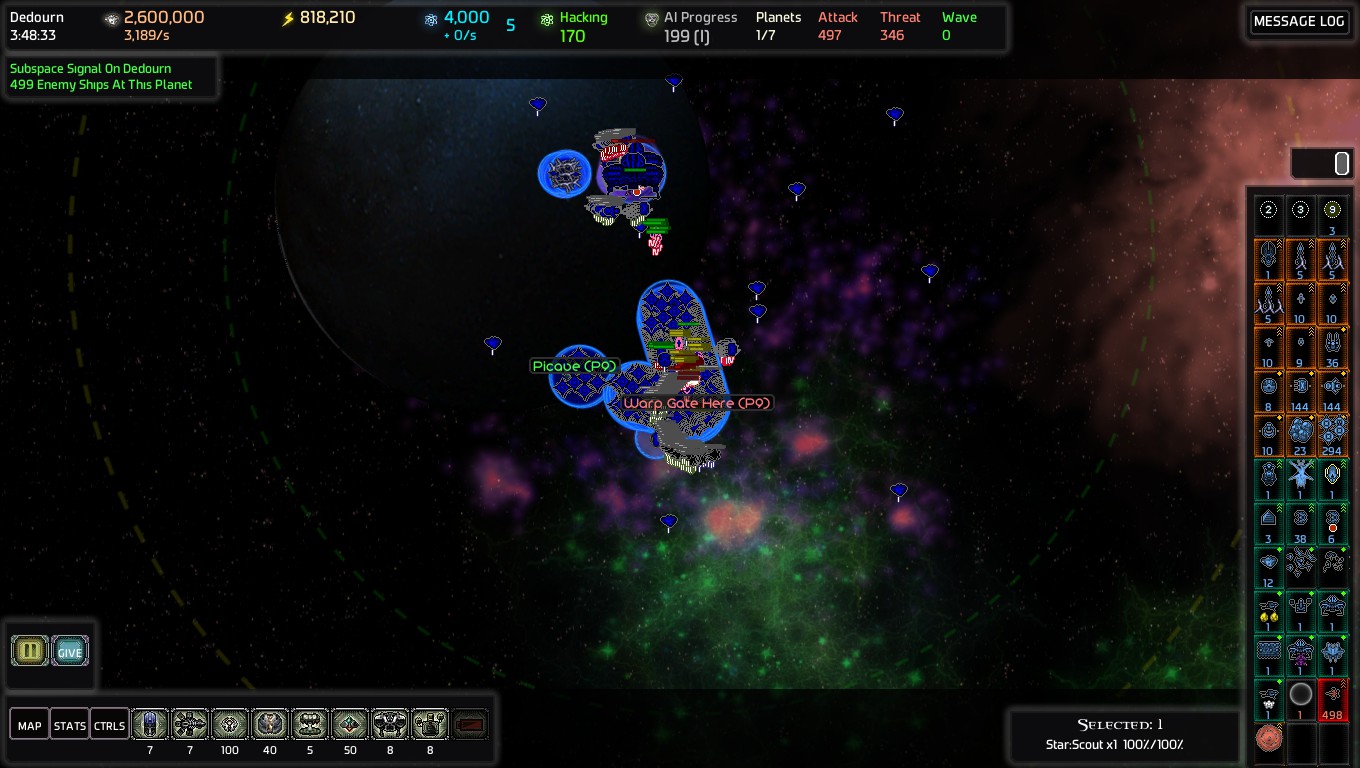Image resolution: width=1360 pixels, height=768 pixels.
Task: Select the red enemy ships icon showing 498
Action: [1332, 699]
